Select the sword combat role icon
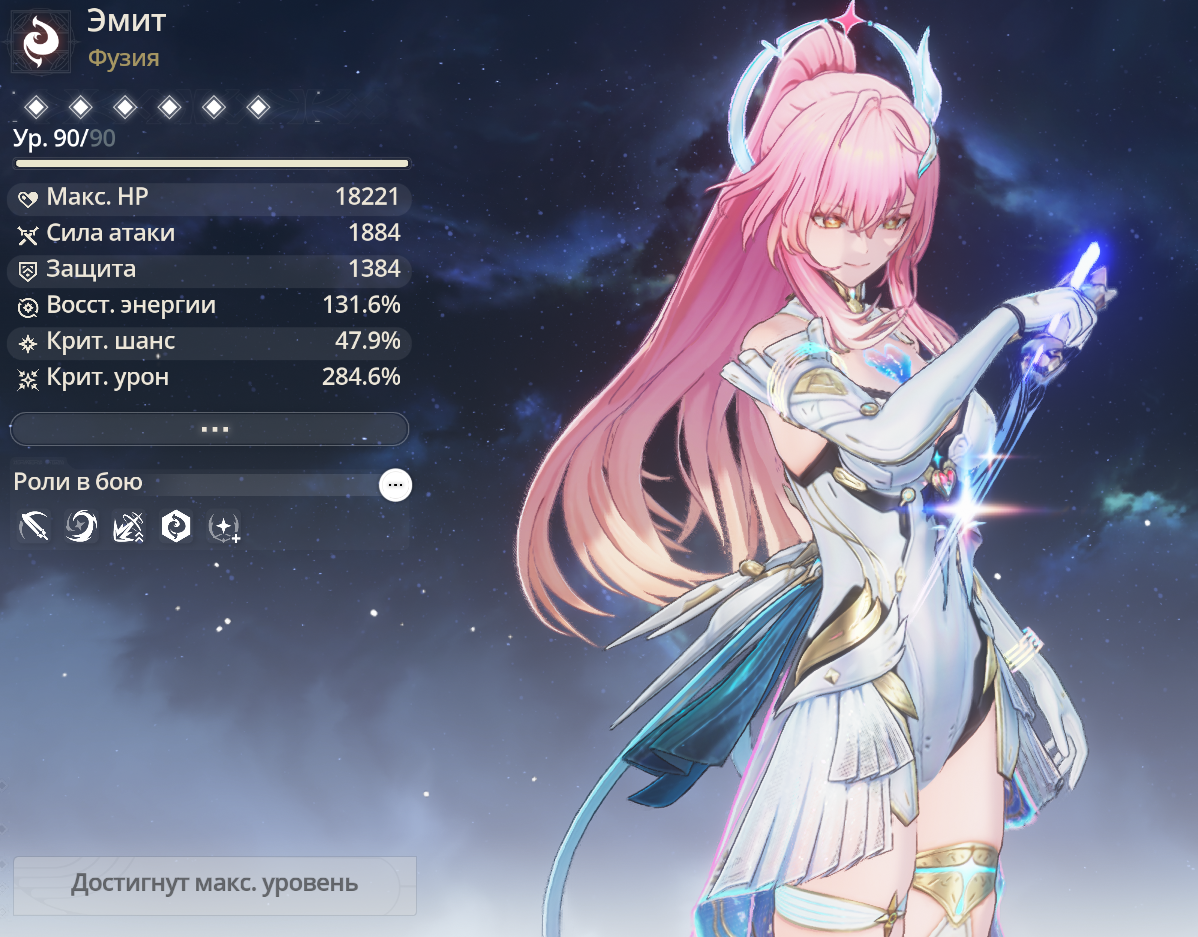This screenshot has width=1198, height=937. 34,525
